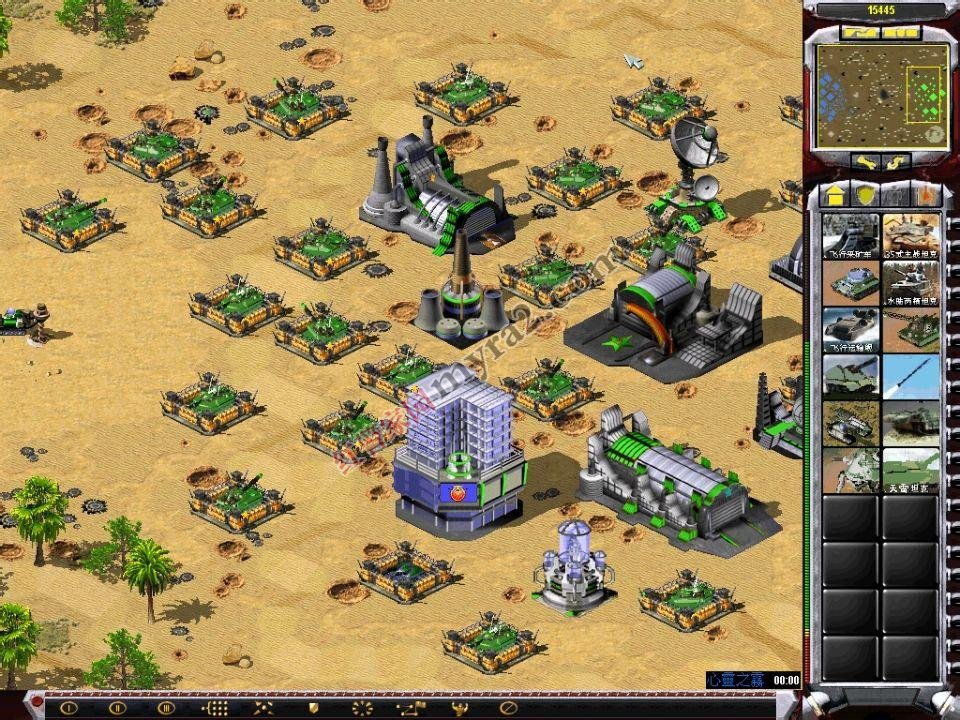Activate the scatter units command

264,707
